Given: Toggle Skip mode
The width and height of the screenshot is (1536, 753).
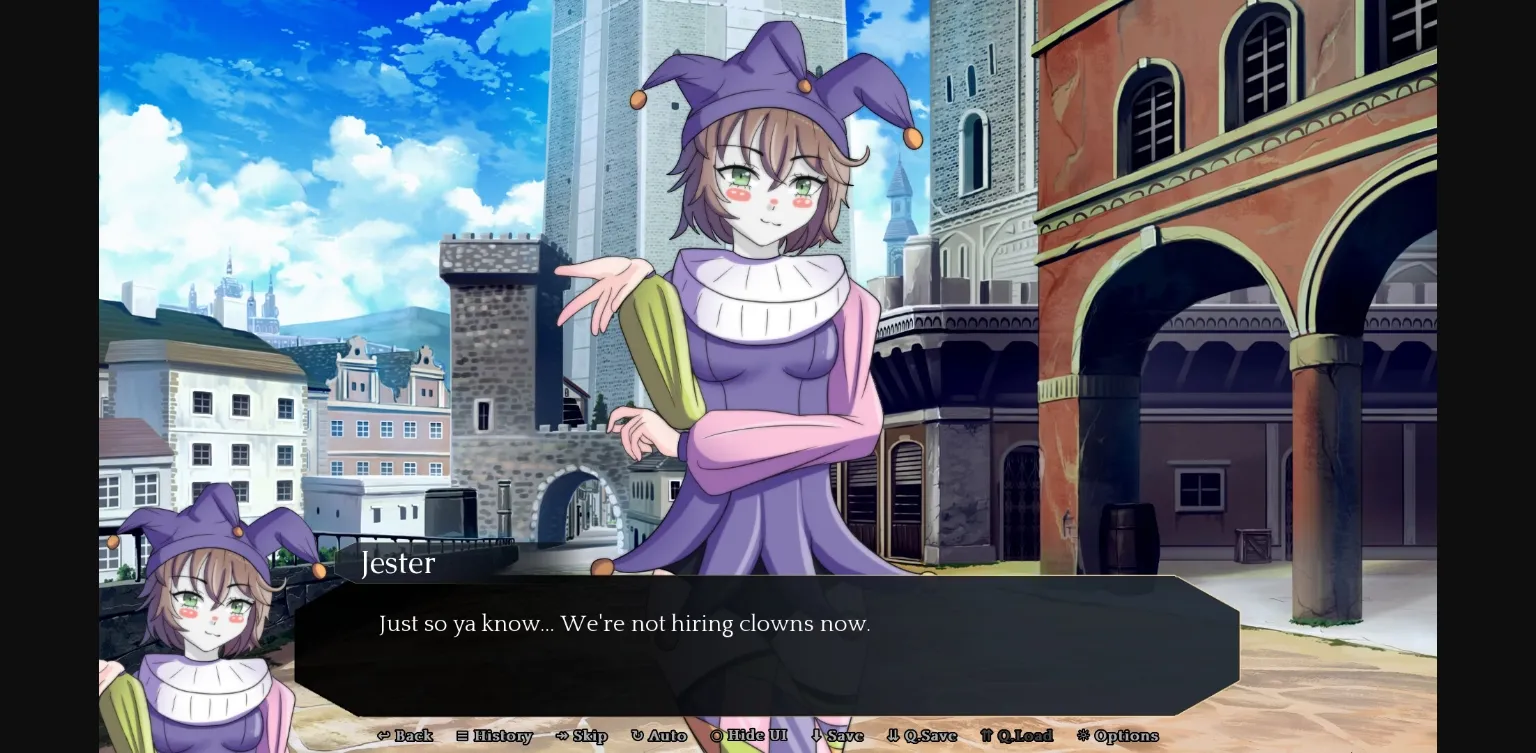Looking at the screenshot, I should click(582, 736).
